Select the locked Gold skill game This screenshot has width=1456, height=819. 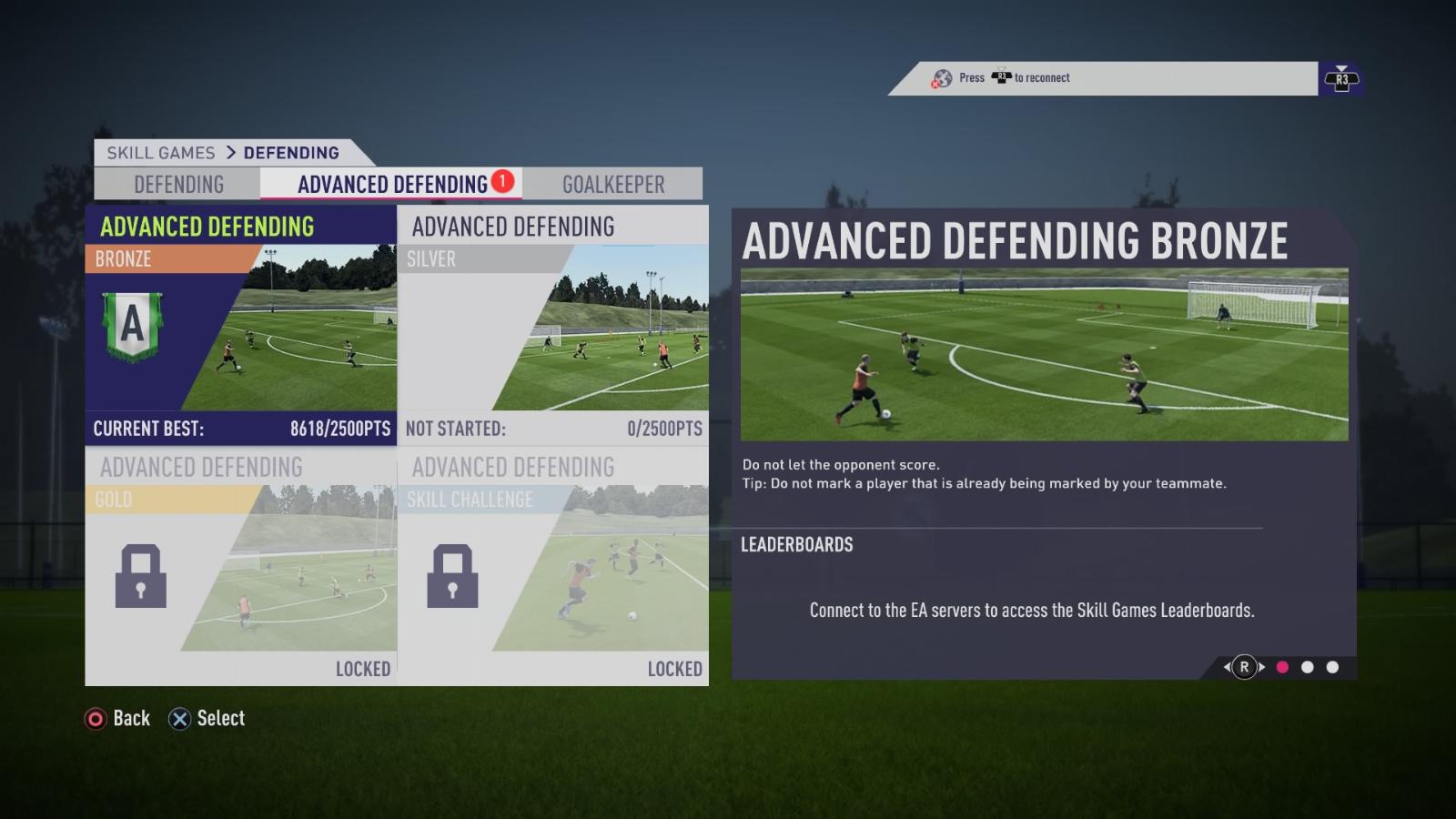240,566
